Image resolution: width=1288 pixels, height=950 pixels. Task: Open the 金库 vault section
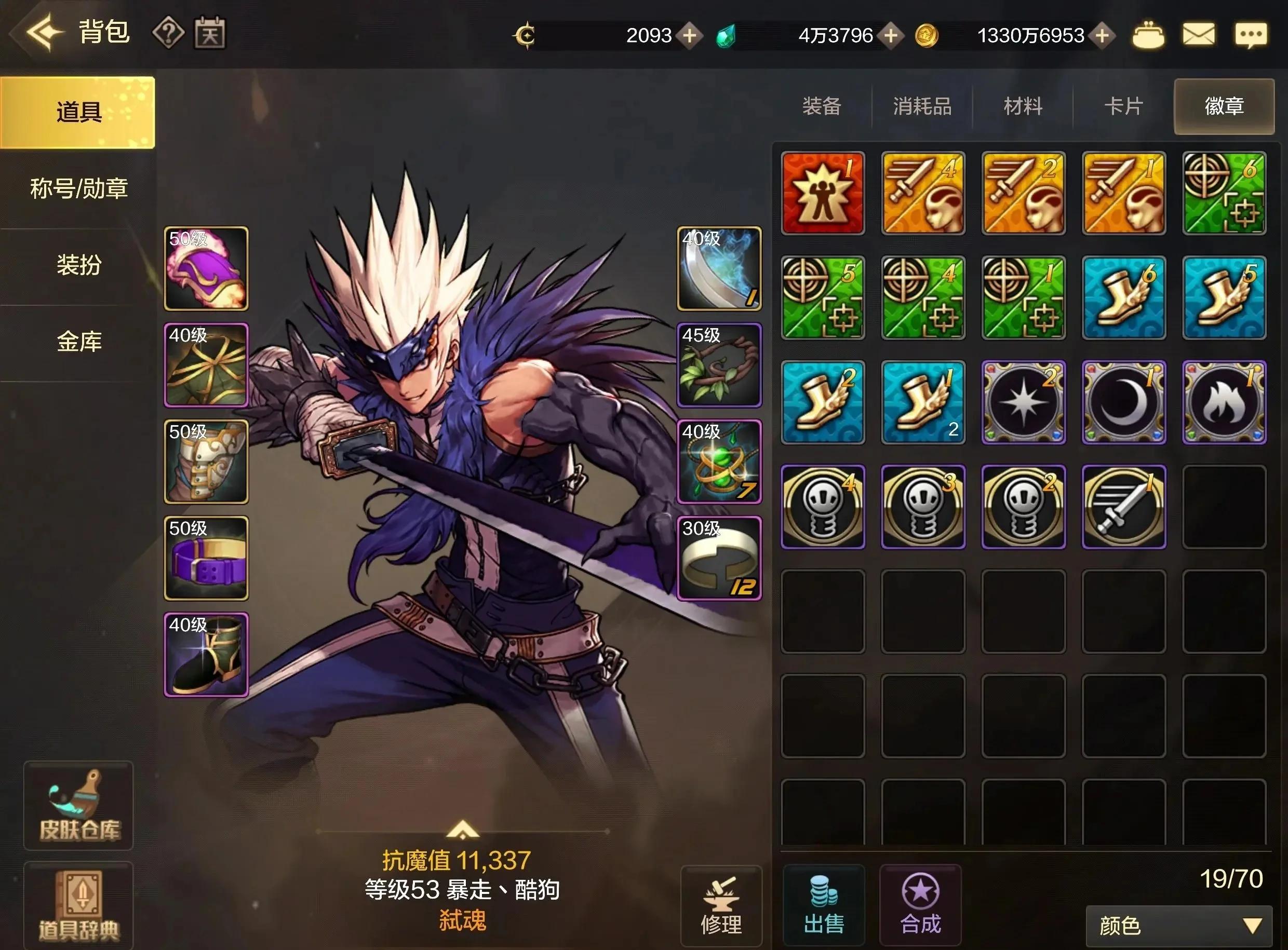(78, 342)
